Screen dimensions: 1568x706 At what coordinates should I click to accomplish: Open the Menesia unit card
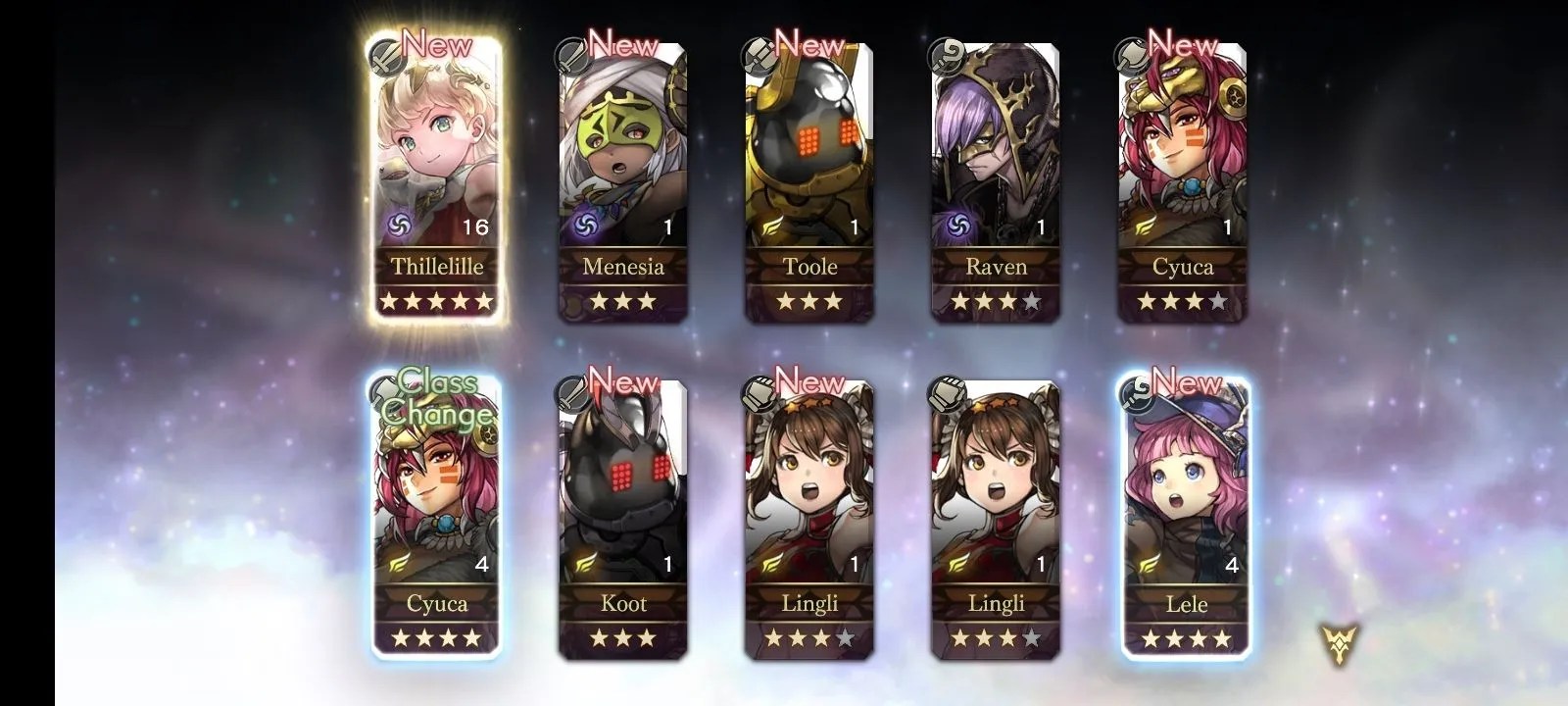coord(622,176)
